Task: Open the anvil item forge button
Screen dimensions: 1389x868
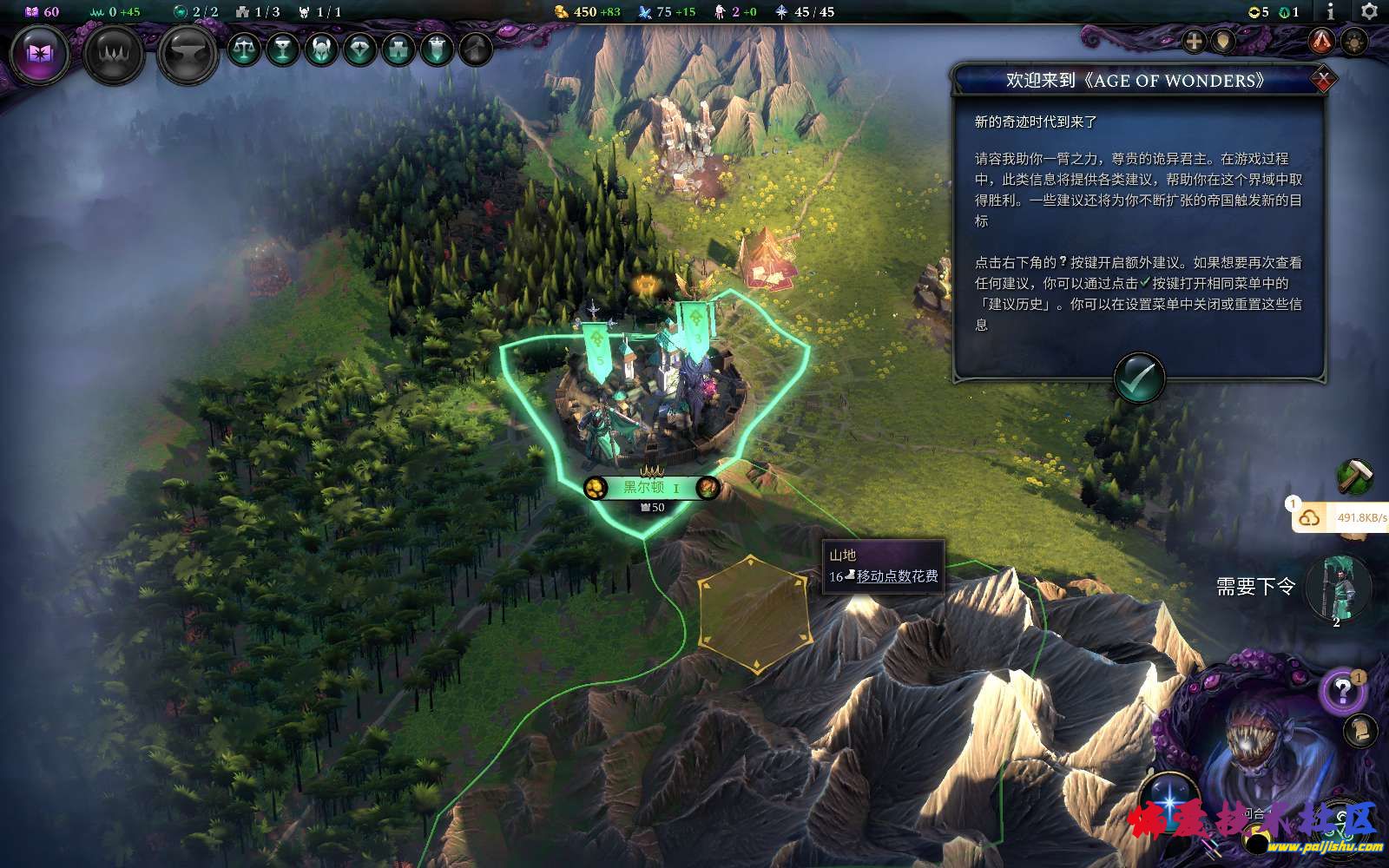Action: pyautogui.click(x=188, y=55)
